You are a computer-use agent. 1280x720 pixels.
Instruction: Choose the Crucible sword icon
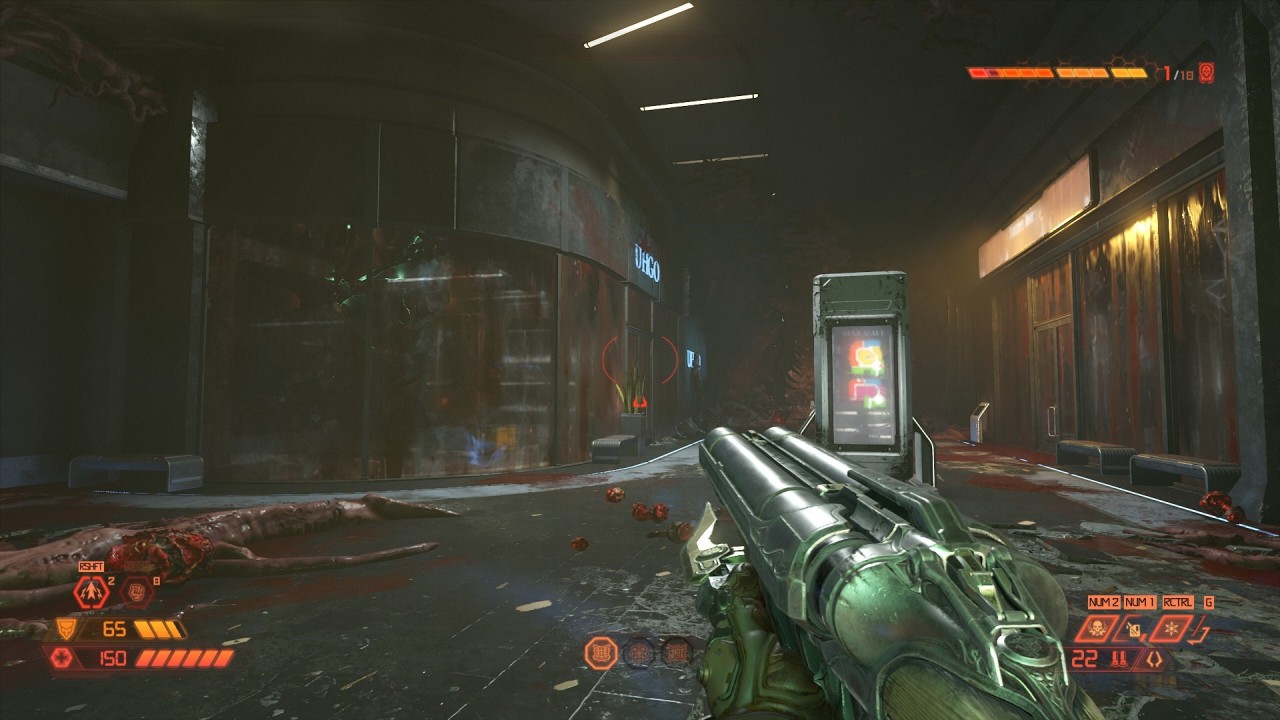1201,631
